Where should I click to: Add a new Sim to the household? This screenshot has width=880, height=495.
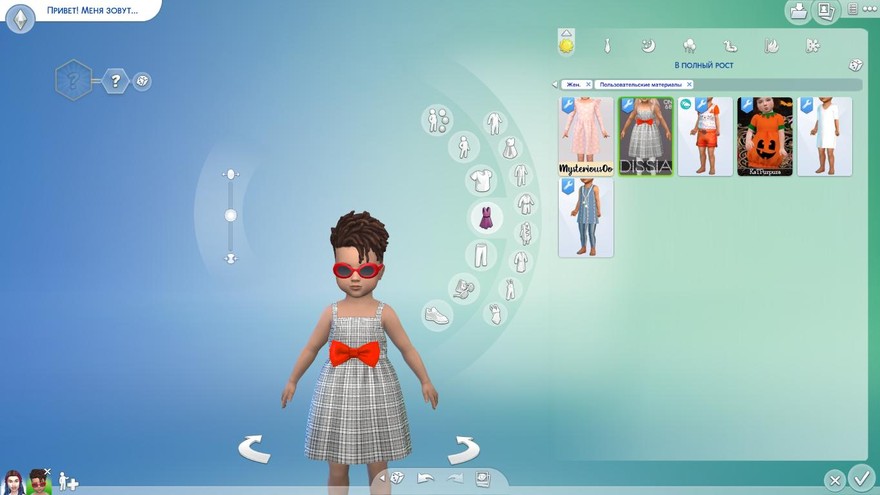click(x=68, y=481)
